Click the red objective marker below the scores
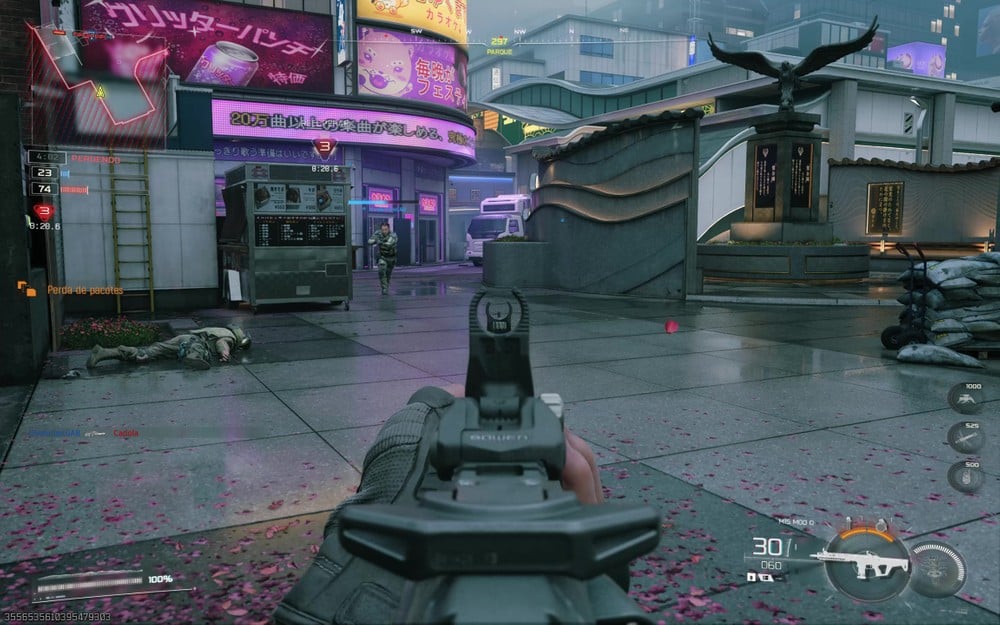Screen dimensions: 1000x625 [x=42, y=212]
